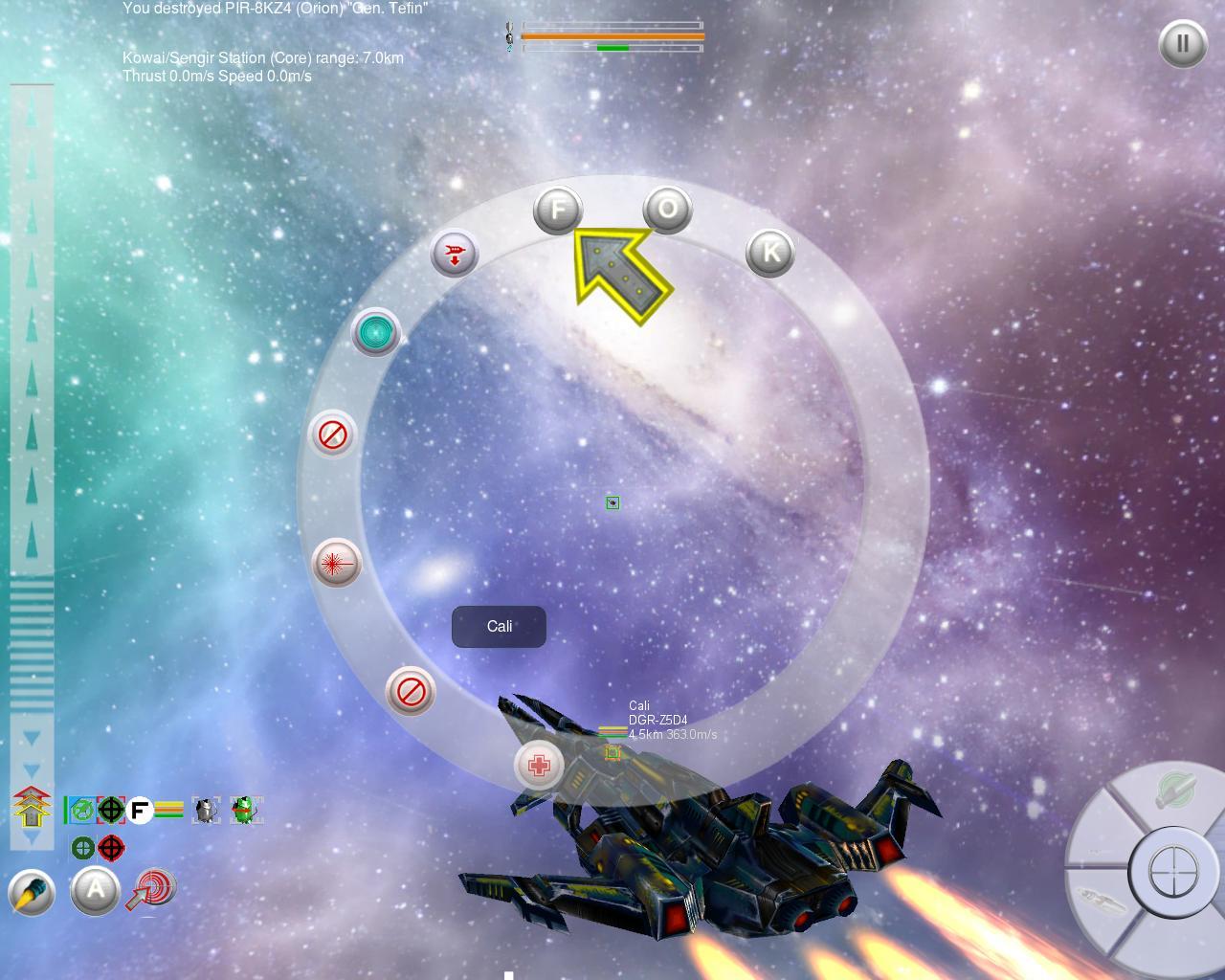The width and height of the screenshot is (1225, 980).
Task: Select the teal spiral radial button
Action: 376,332
